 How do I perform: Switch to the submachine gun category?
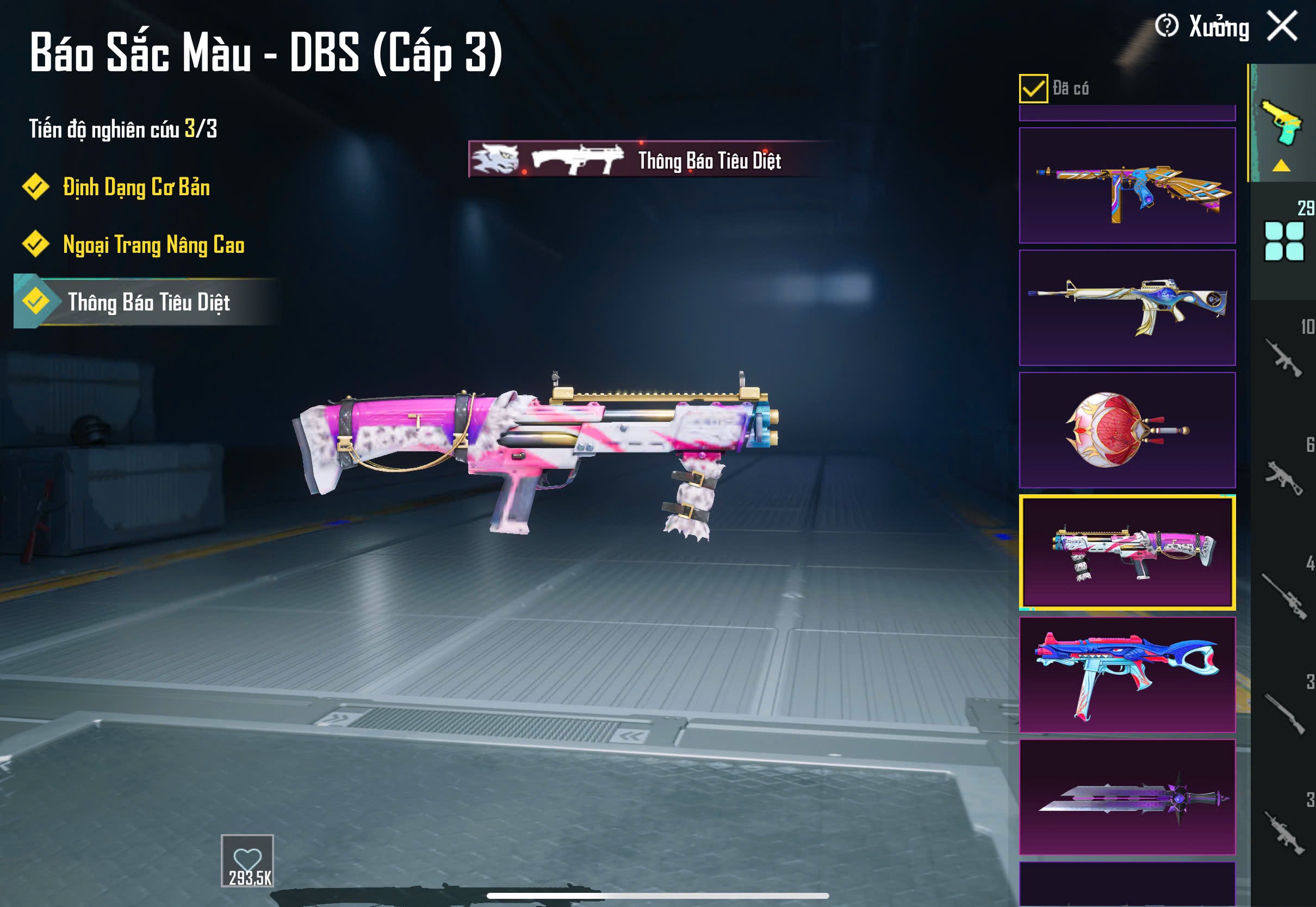(x=1283, y=477)
